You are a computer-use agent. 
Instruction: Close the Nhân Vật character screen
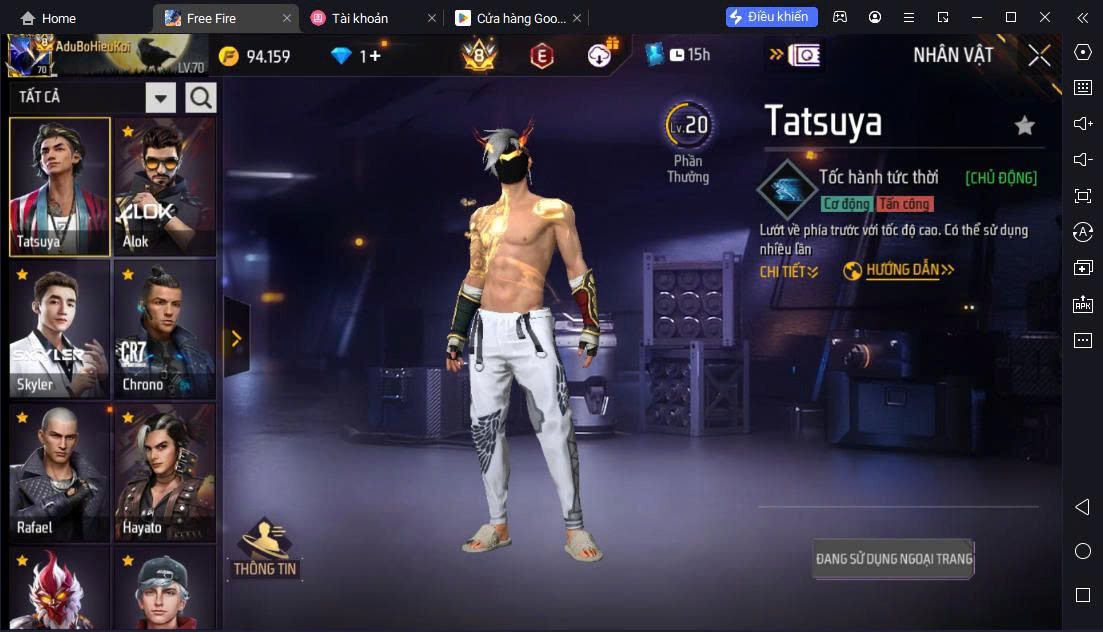tap(1039, 55)
